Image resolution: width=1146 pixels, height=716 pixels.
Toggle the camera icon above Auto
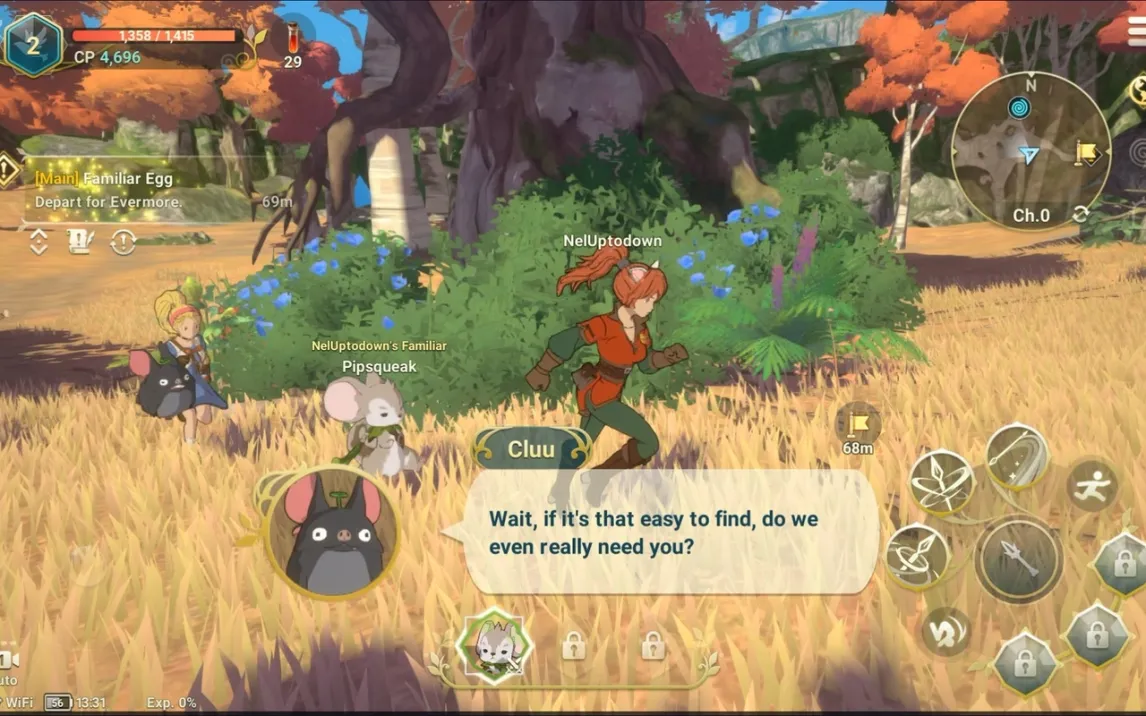(x=8, y=659)
